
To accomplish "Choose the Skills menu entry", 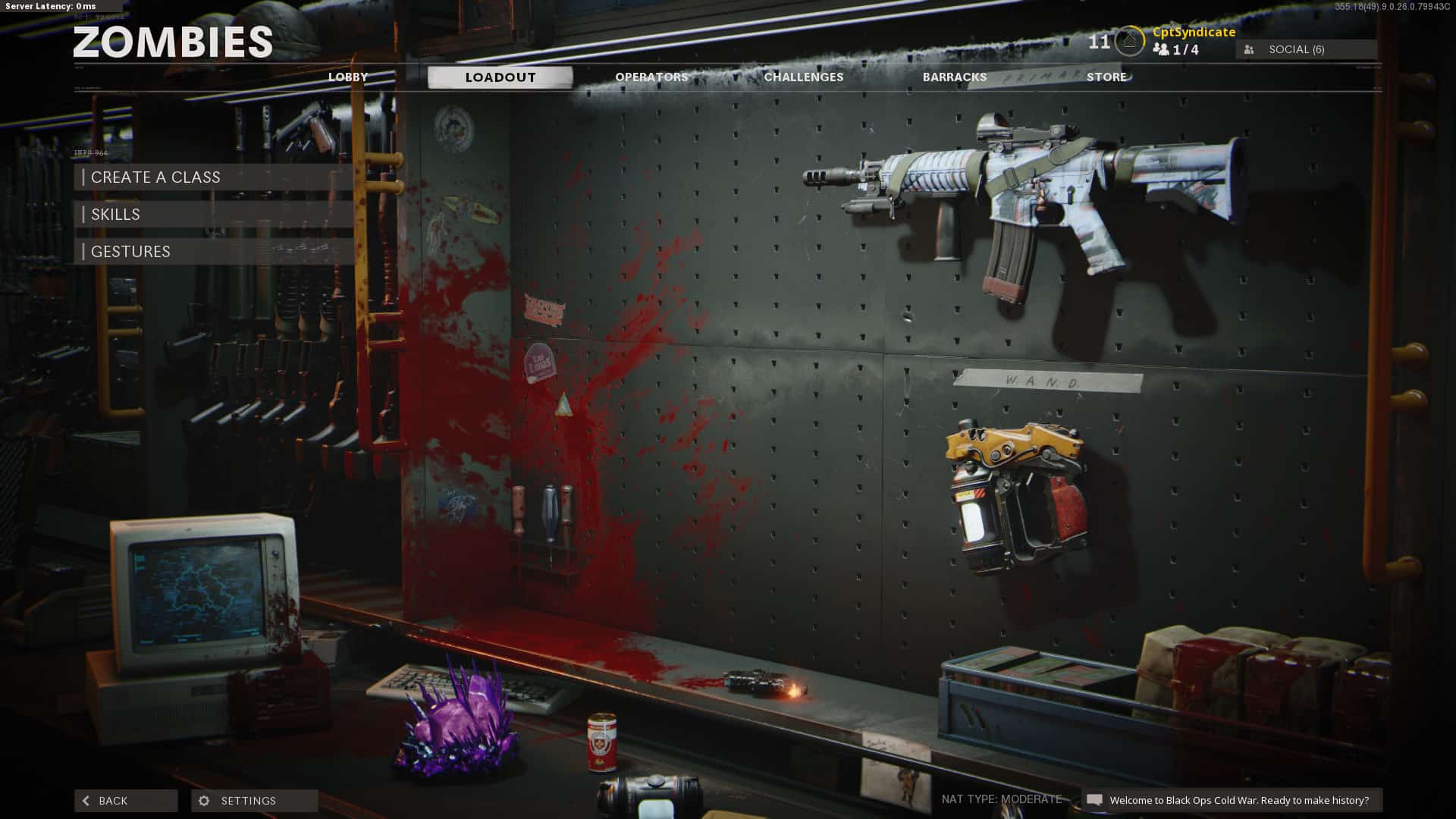I will point(215,215).
